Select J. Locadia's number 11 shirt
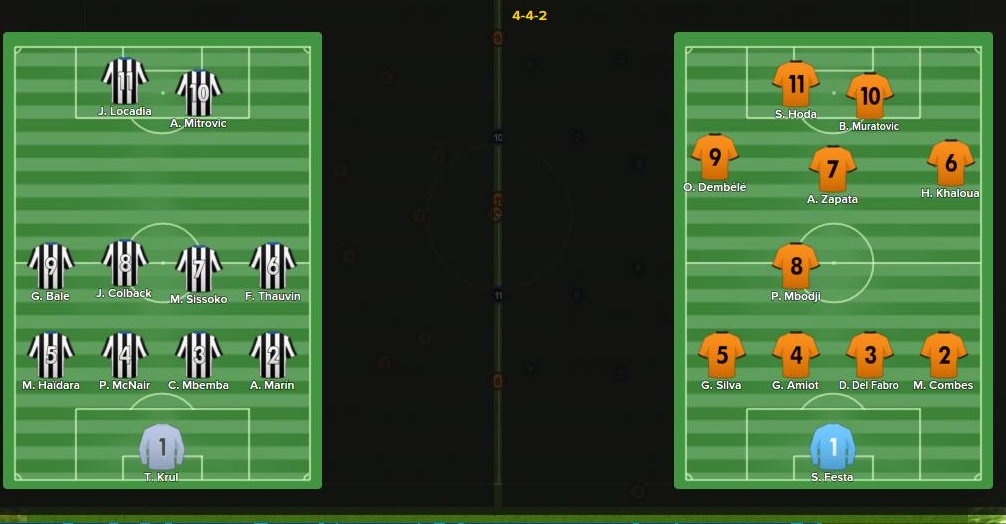1006x524 pixels. pos(125,82)
